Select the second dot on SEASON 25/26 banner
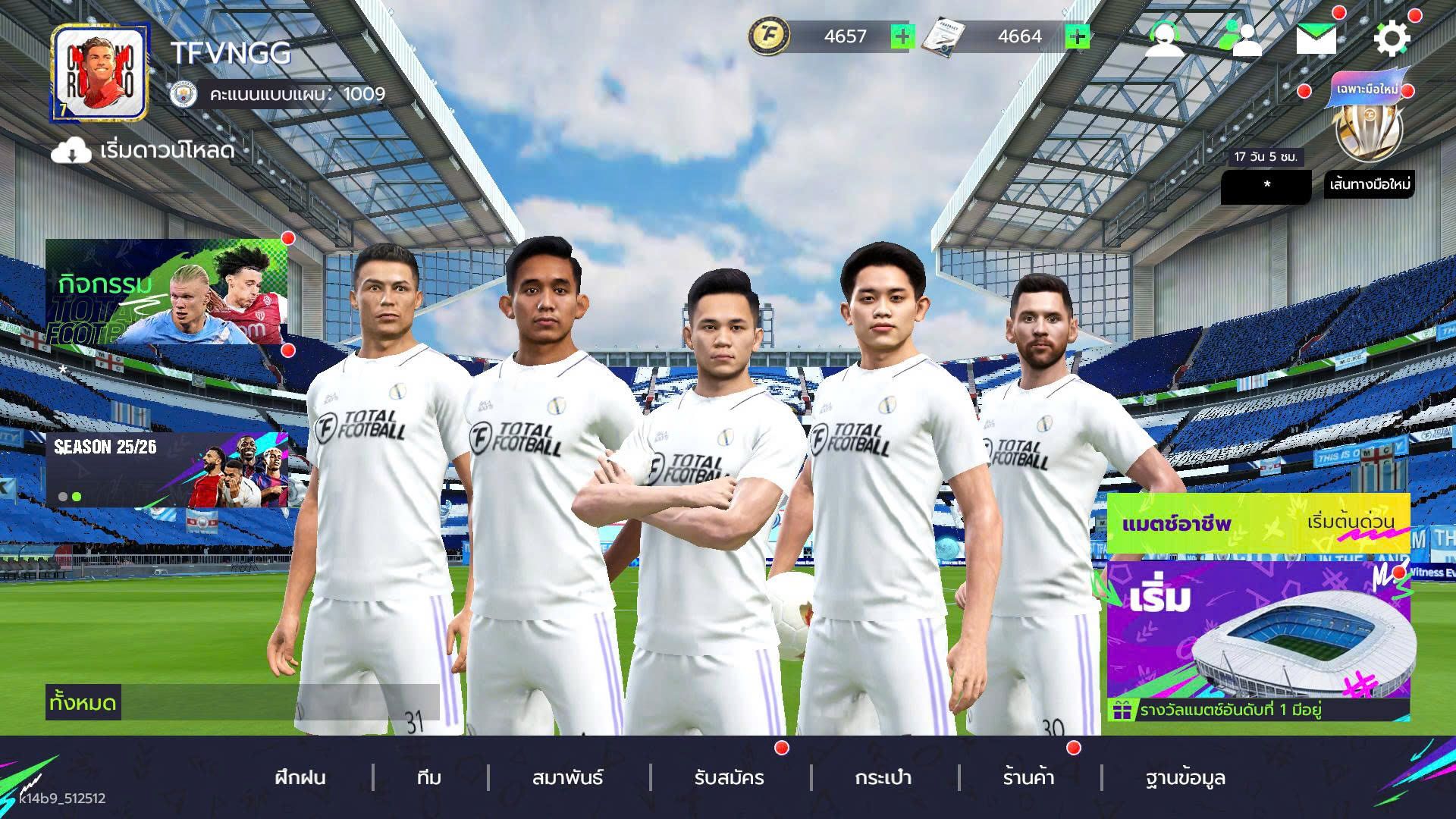1456x819 pixels. point(78,497)
